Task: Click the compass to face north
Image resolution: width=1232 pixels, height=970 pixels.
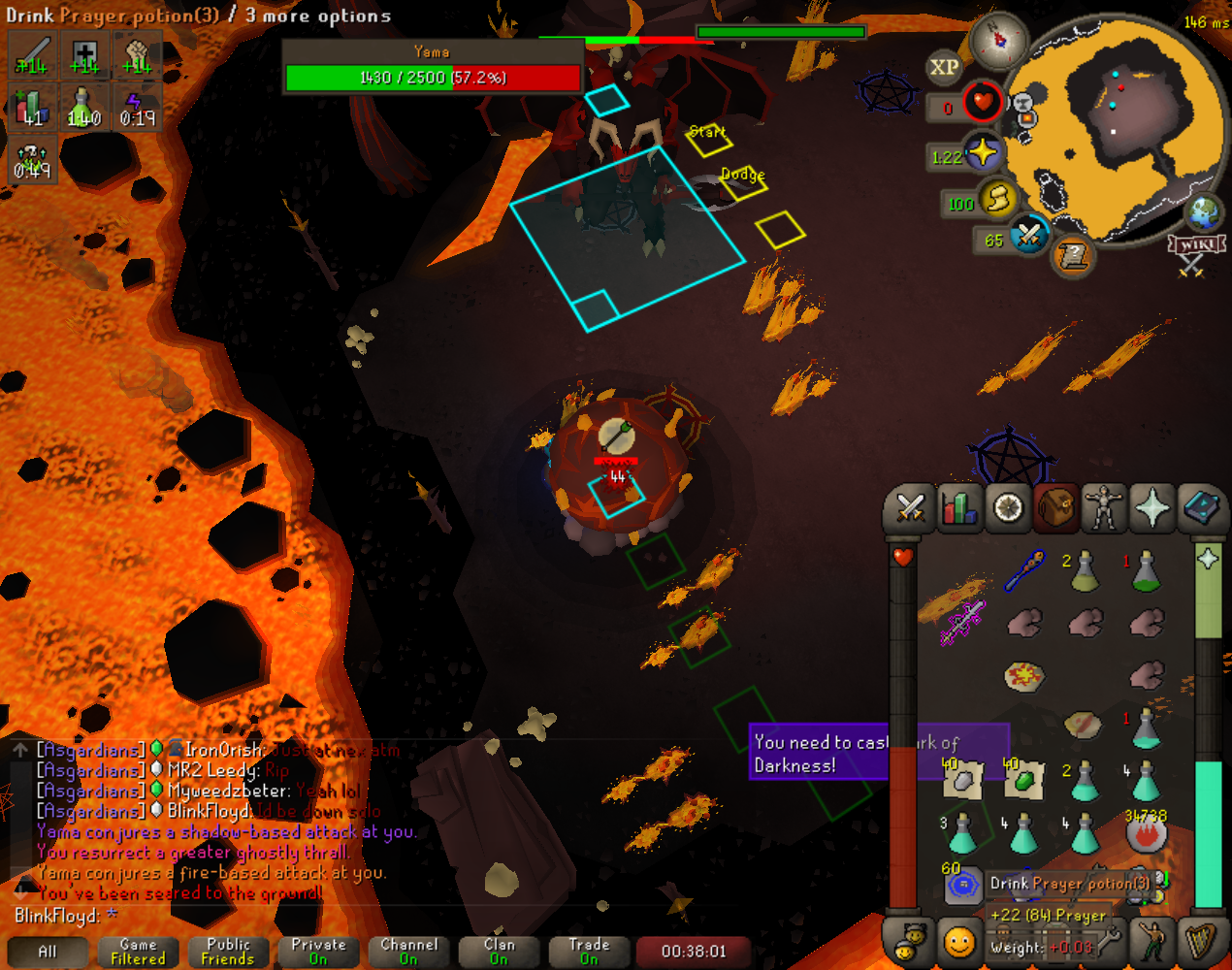Action: 998,41
